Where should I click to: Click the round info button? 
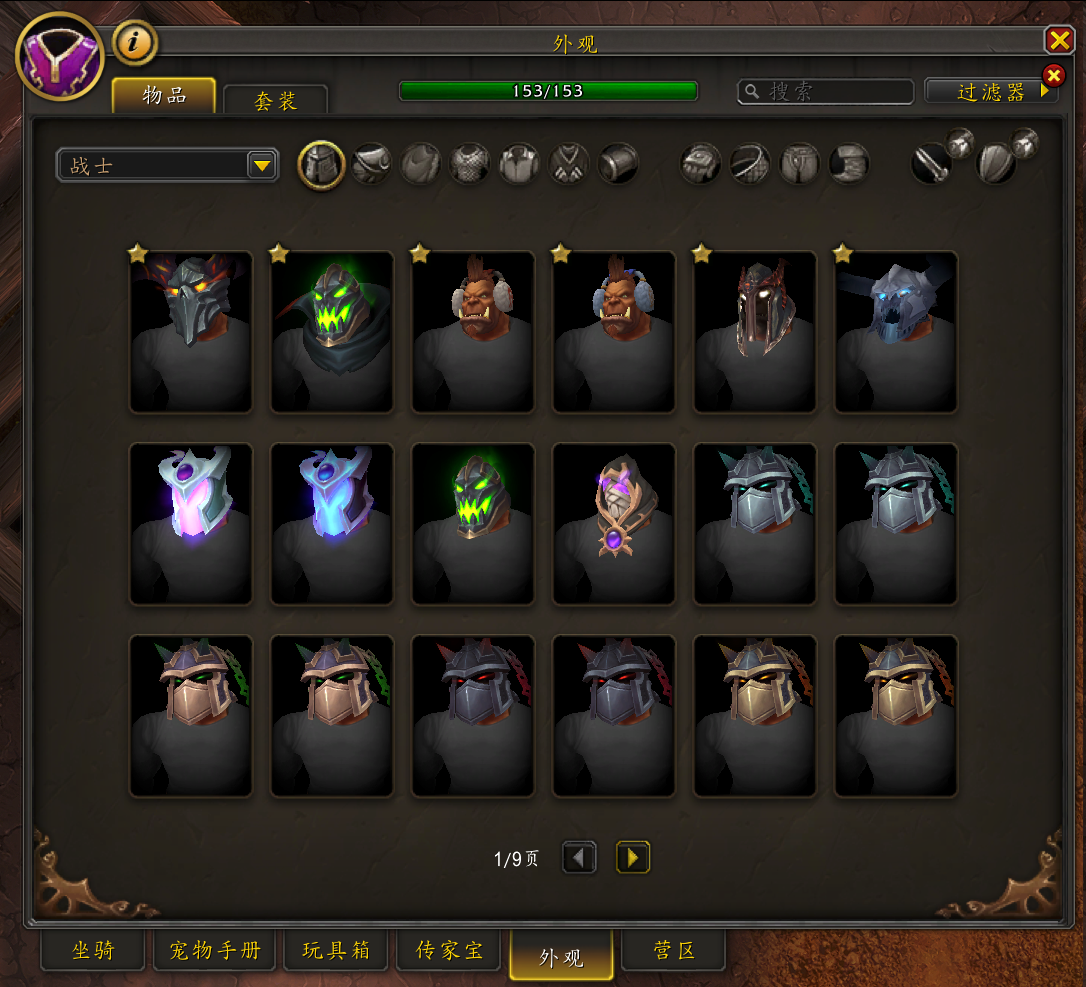coord(135,42)
